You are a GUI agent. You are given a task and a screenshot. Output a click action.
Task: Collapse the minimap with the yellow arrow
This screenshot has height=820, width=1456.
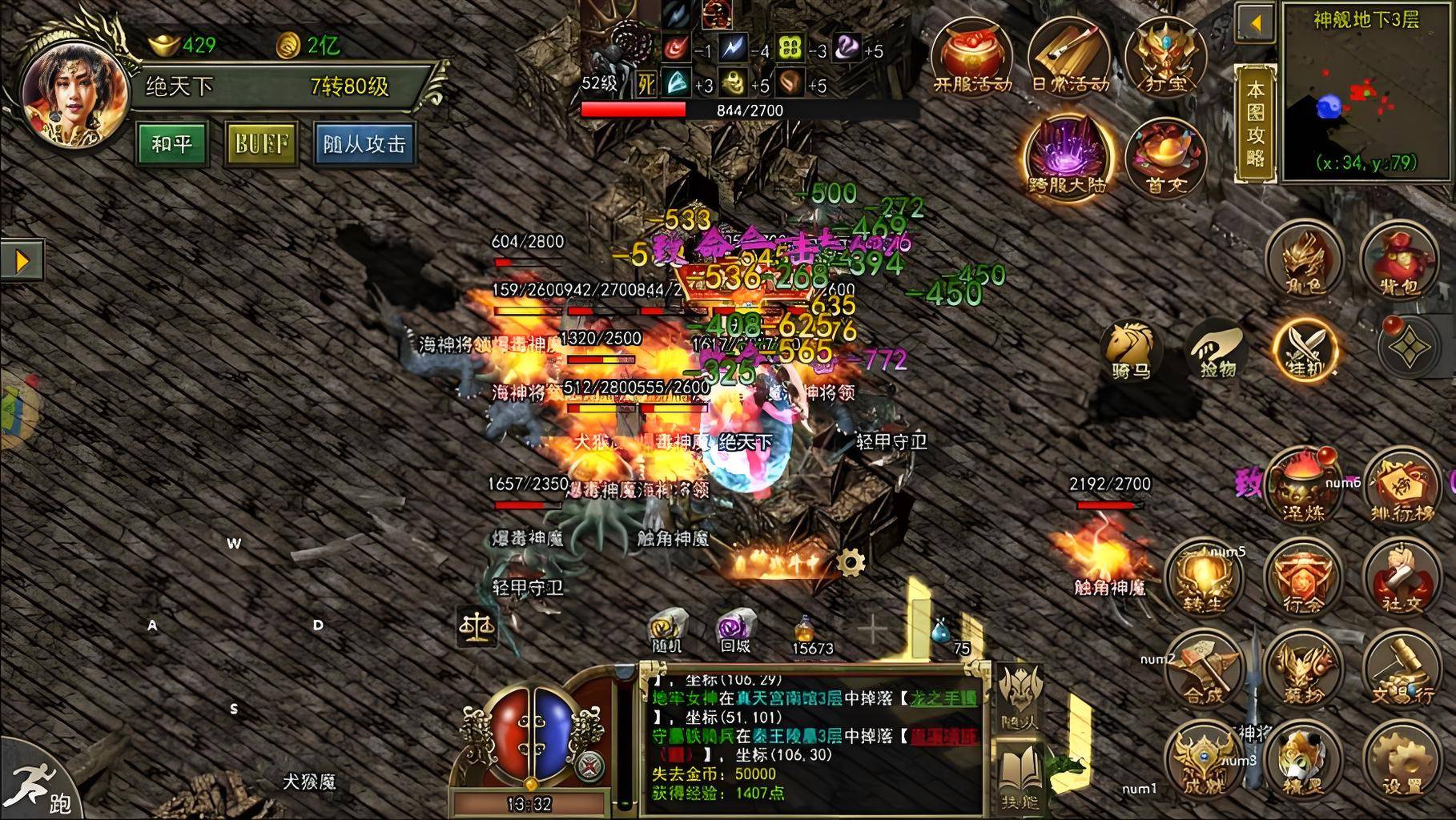click(x=1255, y=23)
